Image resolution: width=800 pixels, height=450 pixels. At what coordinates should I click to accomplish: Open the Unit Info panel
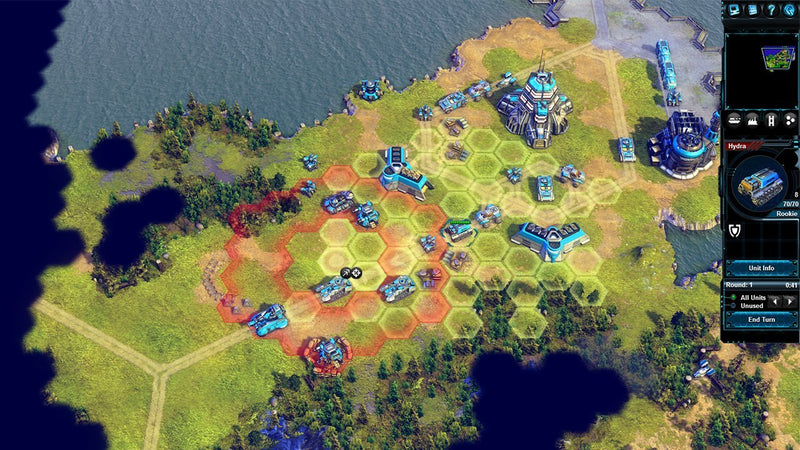tap(761, 267)
